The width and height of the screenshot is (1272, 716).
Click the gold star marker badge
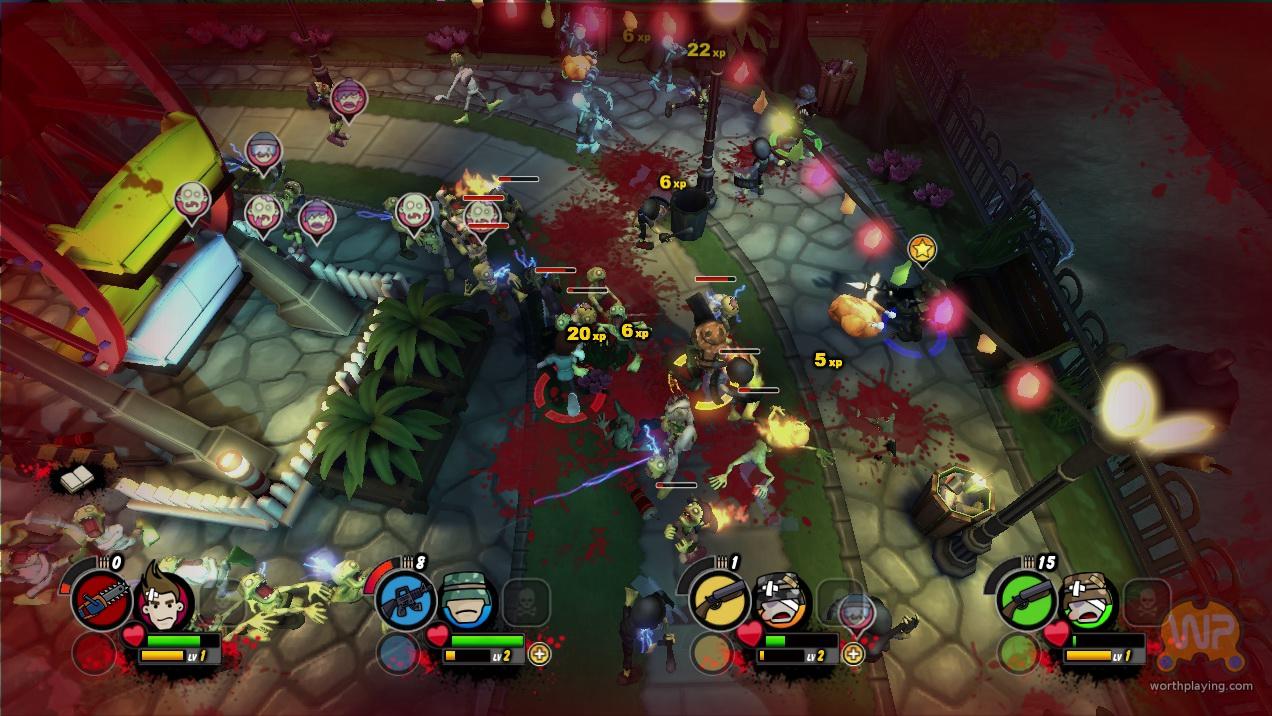click(x=921, y=250)
